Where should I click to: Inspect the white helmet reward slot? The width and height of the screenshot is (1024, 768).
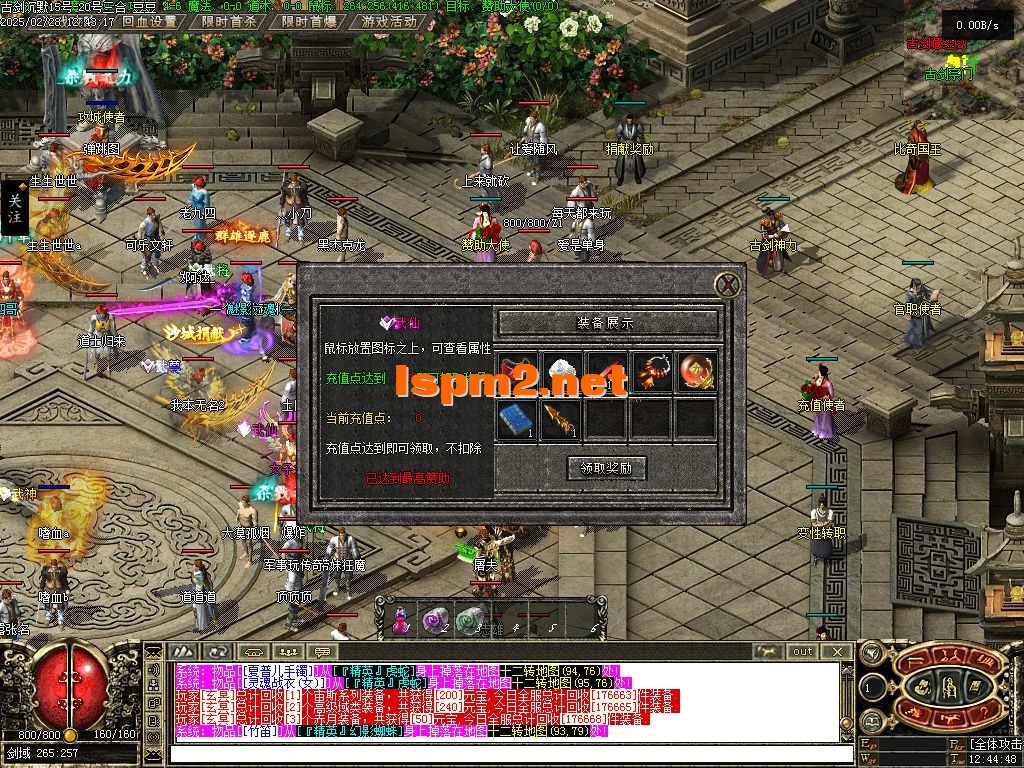point(561,372)
